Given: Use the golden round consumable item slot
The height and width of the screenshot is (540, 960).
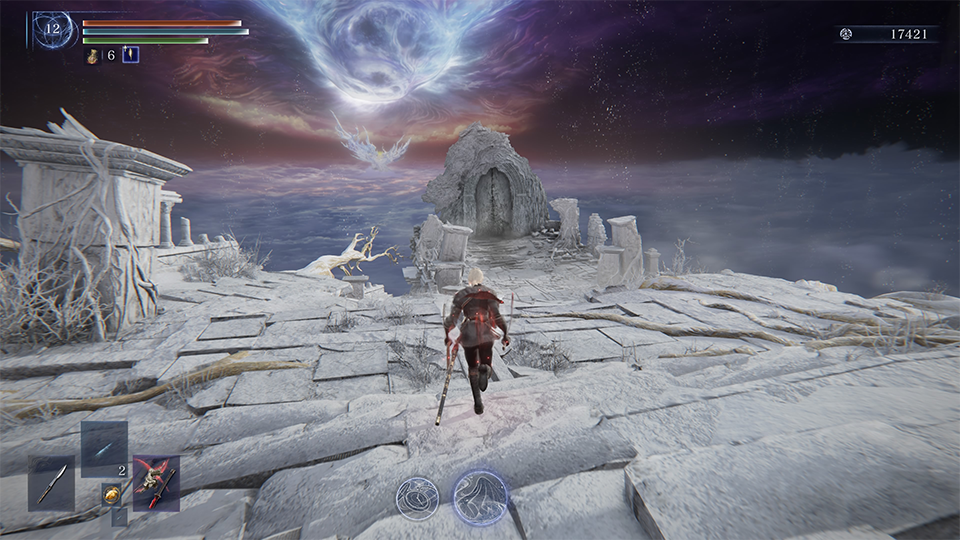Looking at the screenshot, I should pos(111,493).
